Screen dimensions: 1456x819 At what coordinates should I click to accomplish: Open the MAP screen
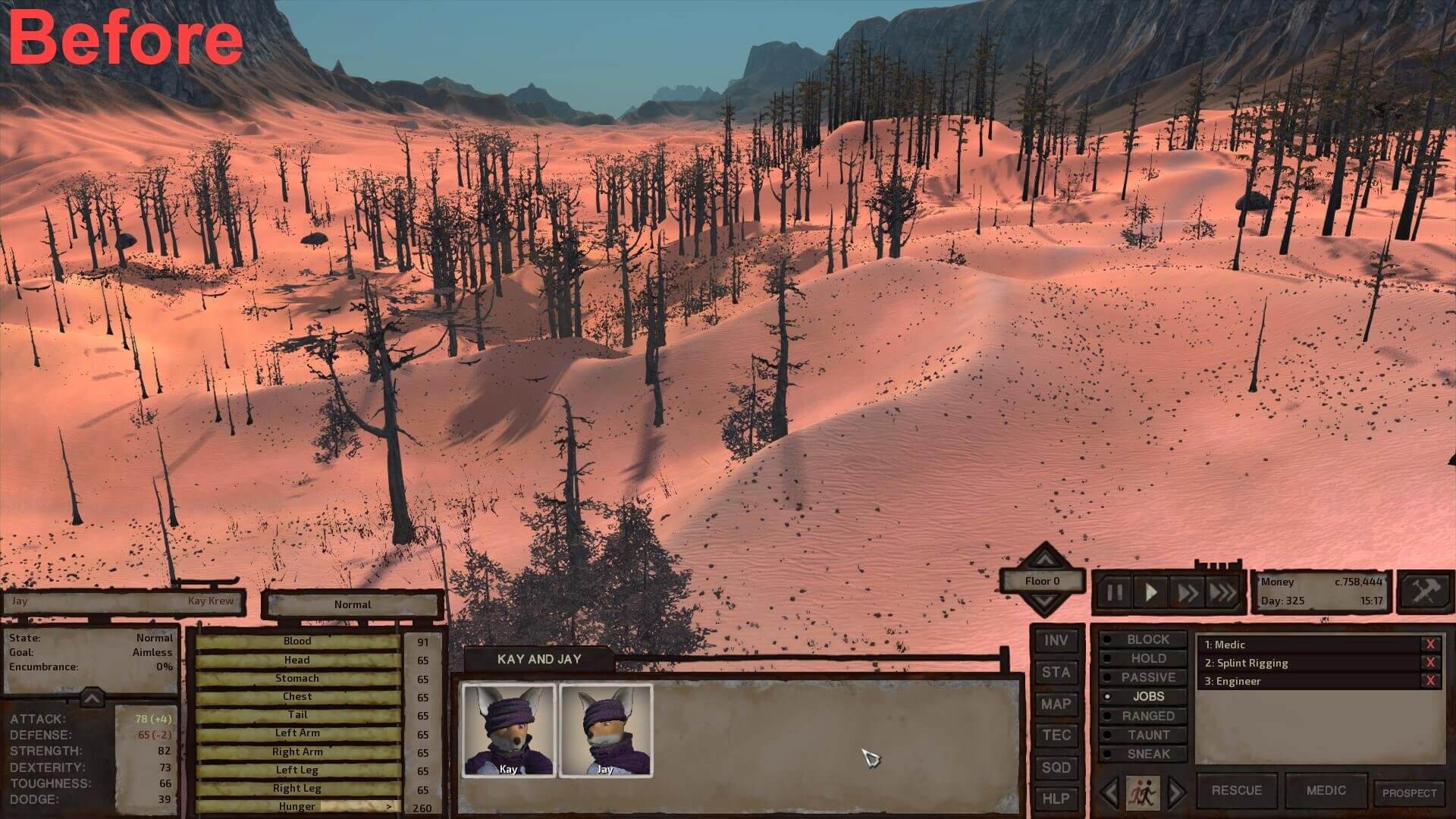pyautogui.click(x=1056, y=704)
